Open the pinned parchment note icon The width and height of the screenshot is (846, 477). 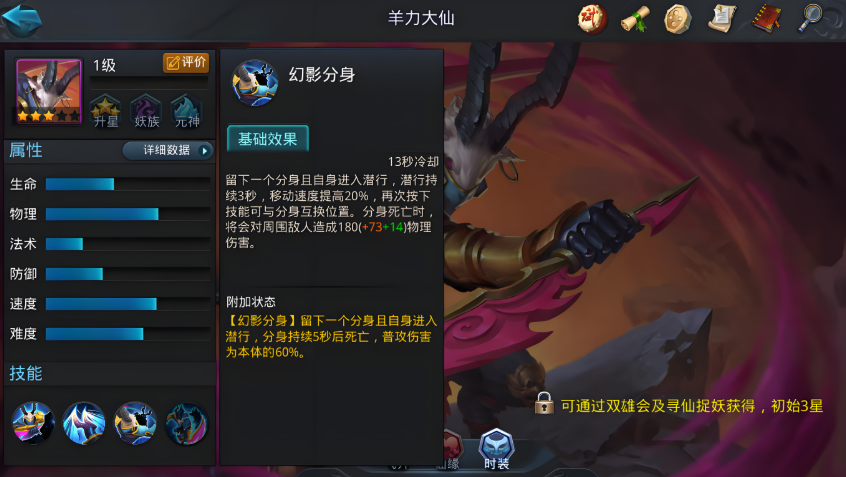722,18
